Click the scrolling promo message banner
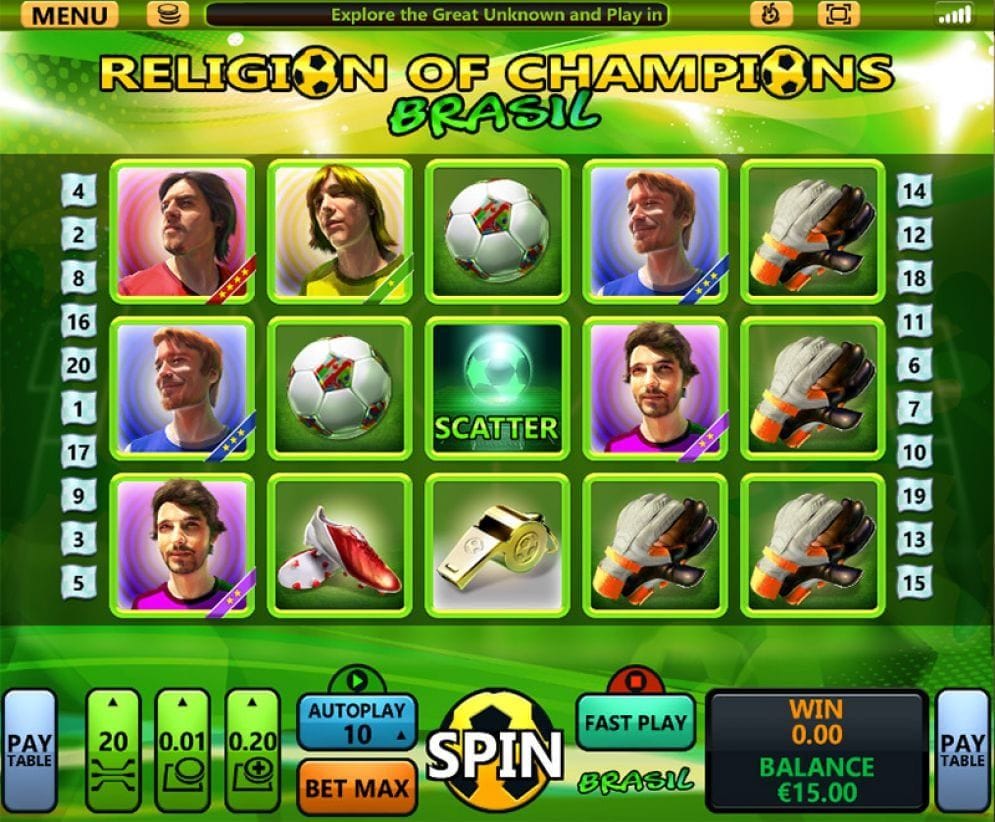 click(x=437, y=15)
